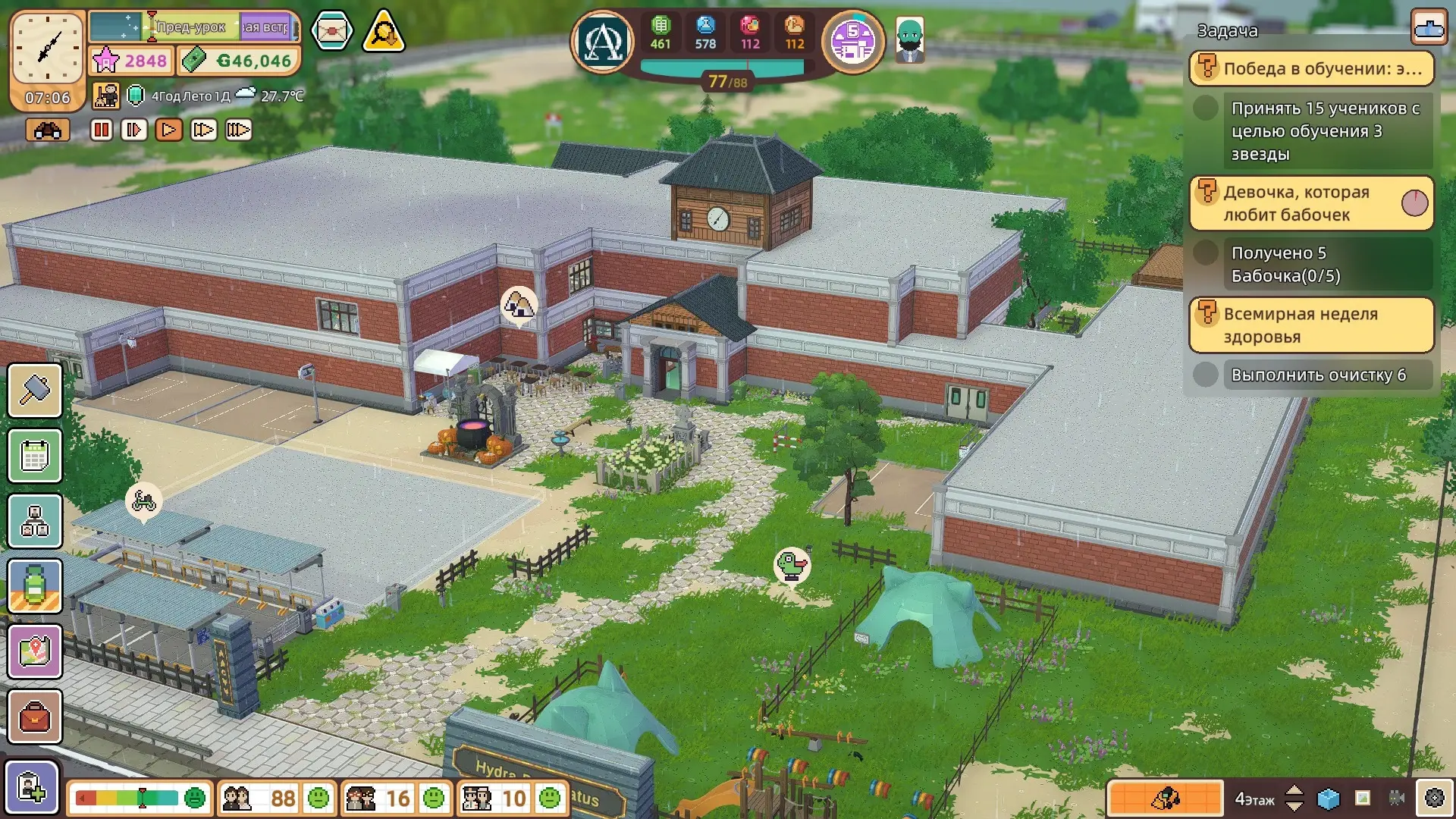Go up one floor with the arrow
The image size is (1456, 819).
click(x=1294, y=790)
